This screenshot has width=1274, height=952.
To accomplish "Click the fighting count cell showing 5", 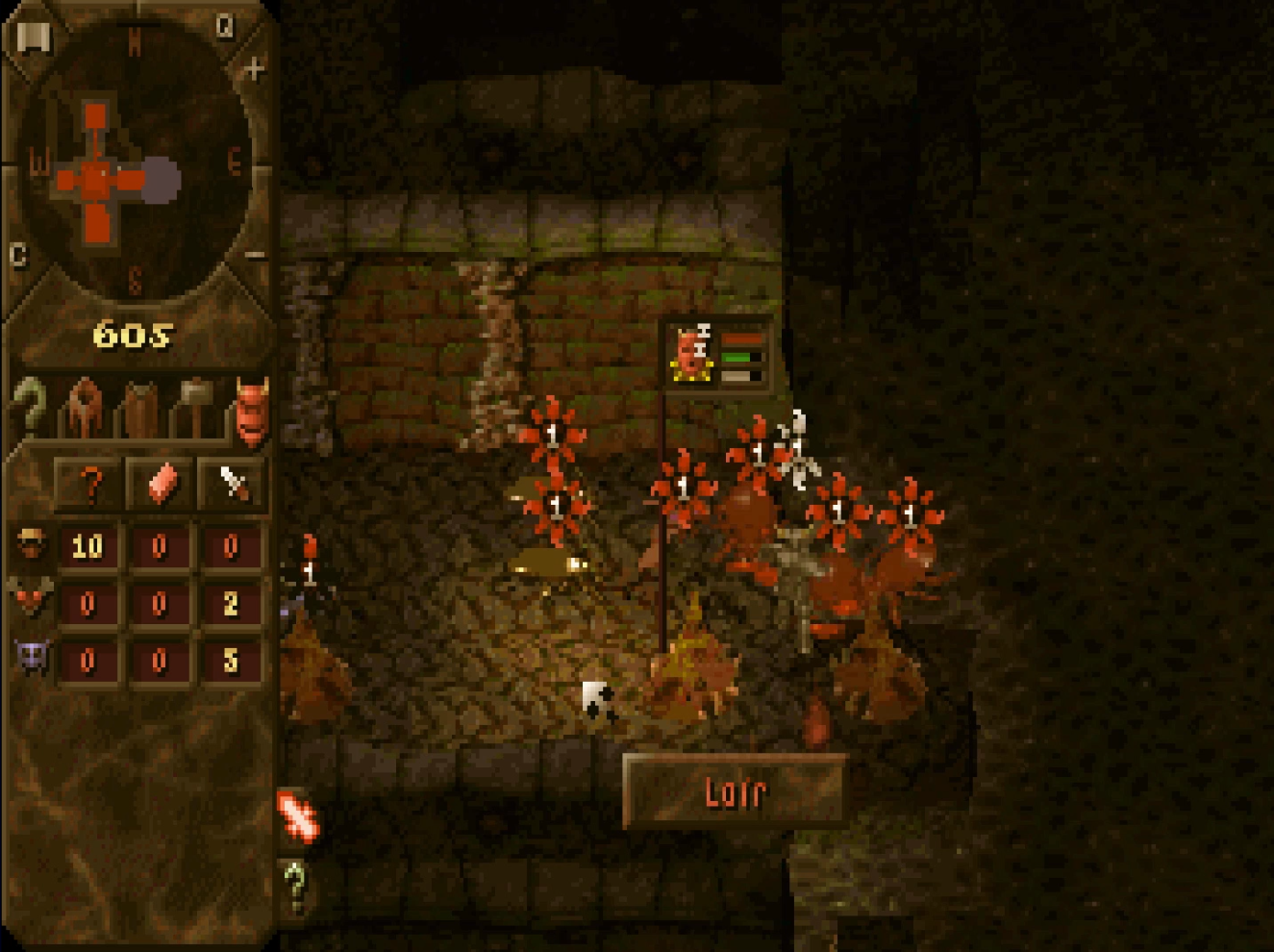I will tap(231, 661).
